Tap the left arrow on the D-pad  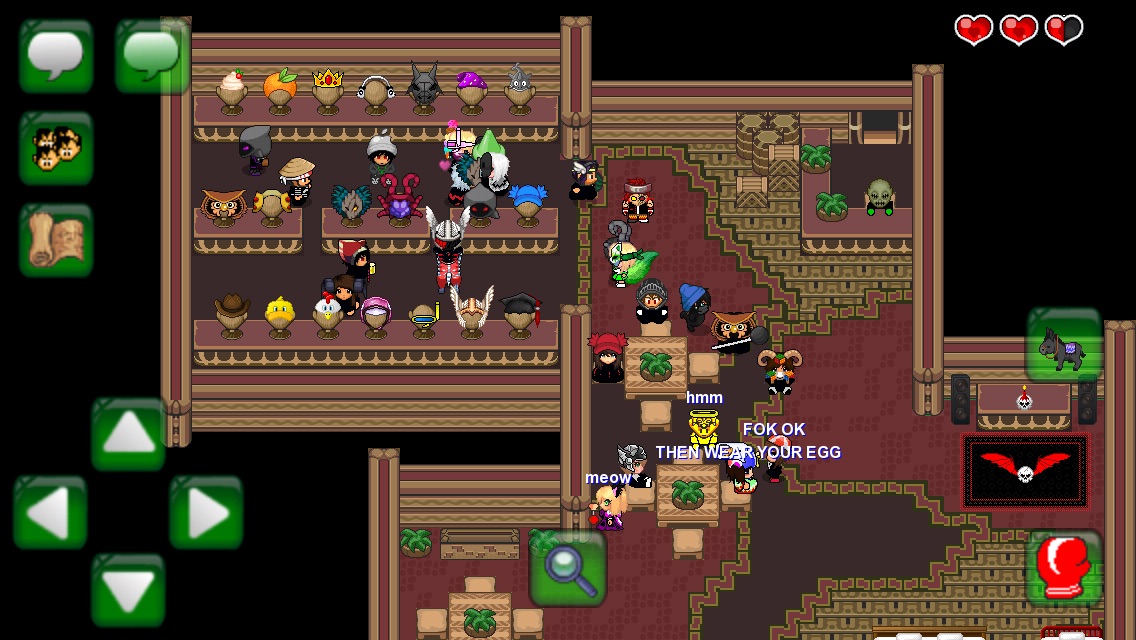tap(50, 513)
